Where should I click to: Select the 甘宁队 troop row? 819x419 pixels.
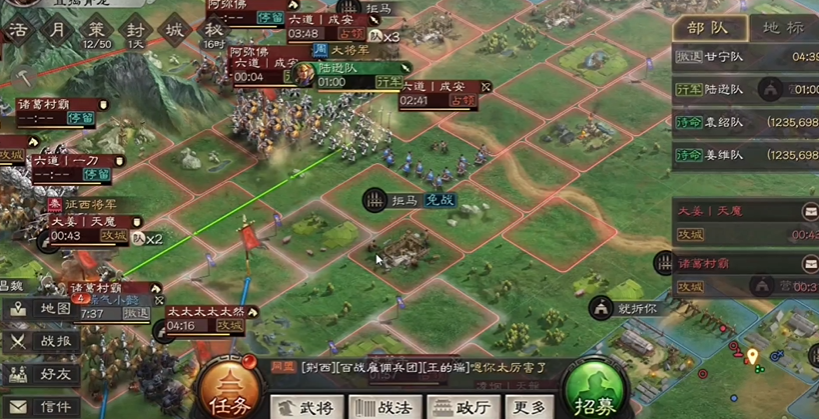point(745,57)
